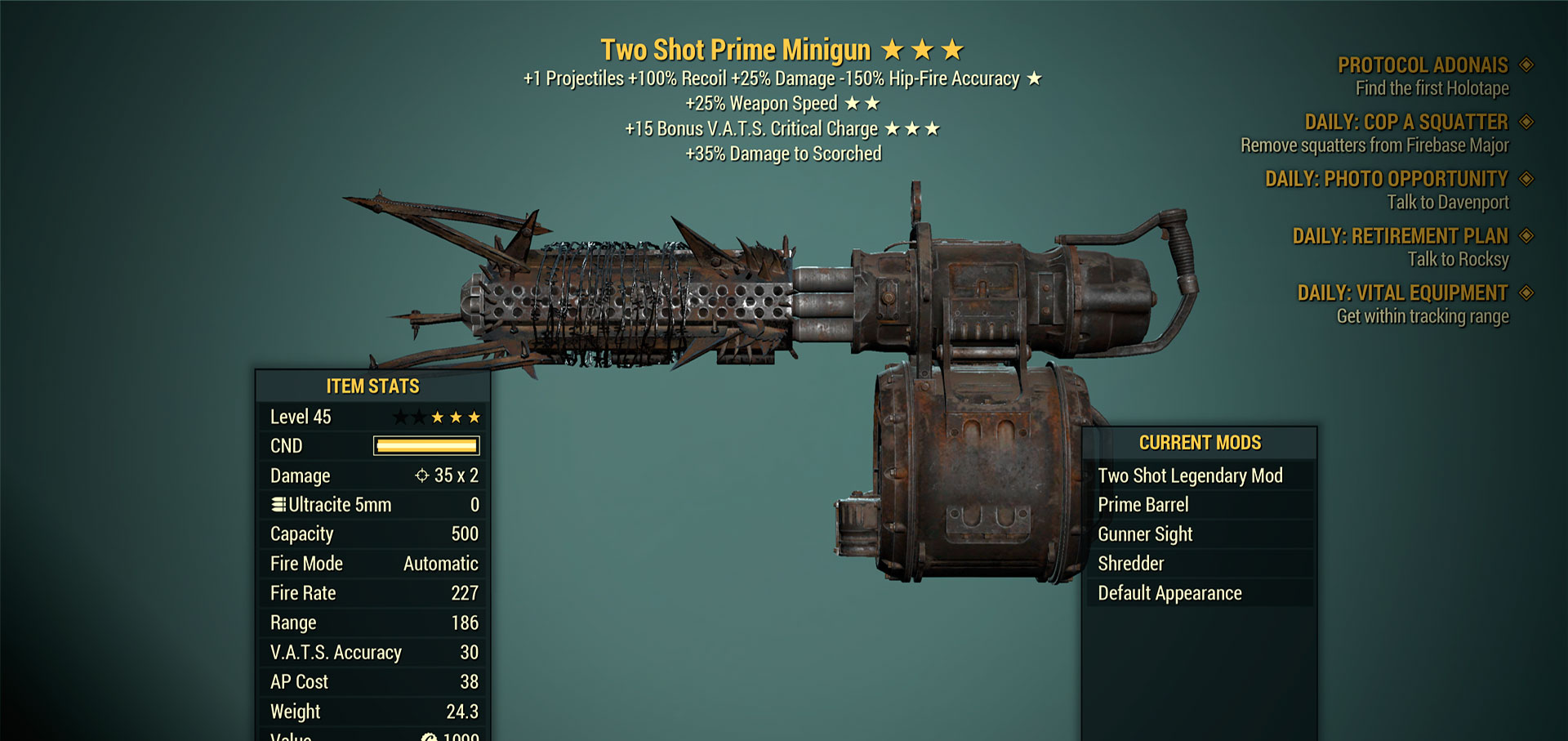Choose the Daily: Photo Opportunity quest entry
The width and height of the screenshot is (1568, 741).
pyautogui.click(x=1386, y=179)
